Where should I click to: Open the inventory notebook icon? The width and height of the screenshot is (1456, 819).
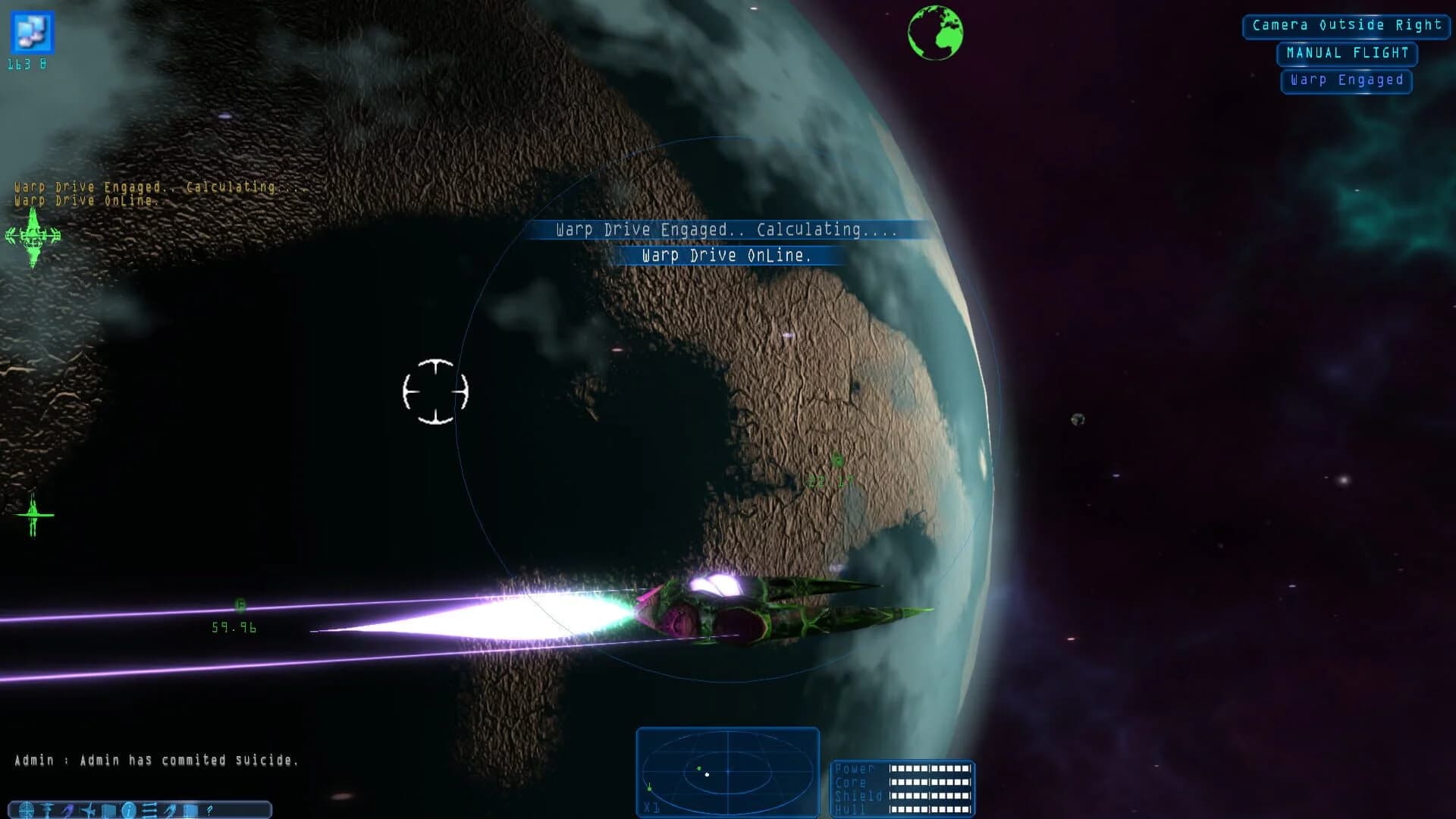(x=109, y=810)
